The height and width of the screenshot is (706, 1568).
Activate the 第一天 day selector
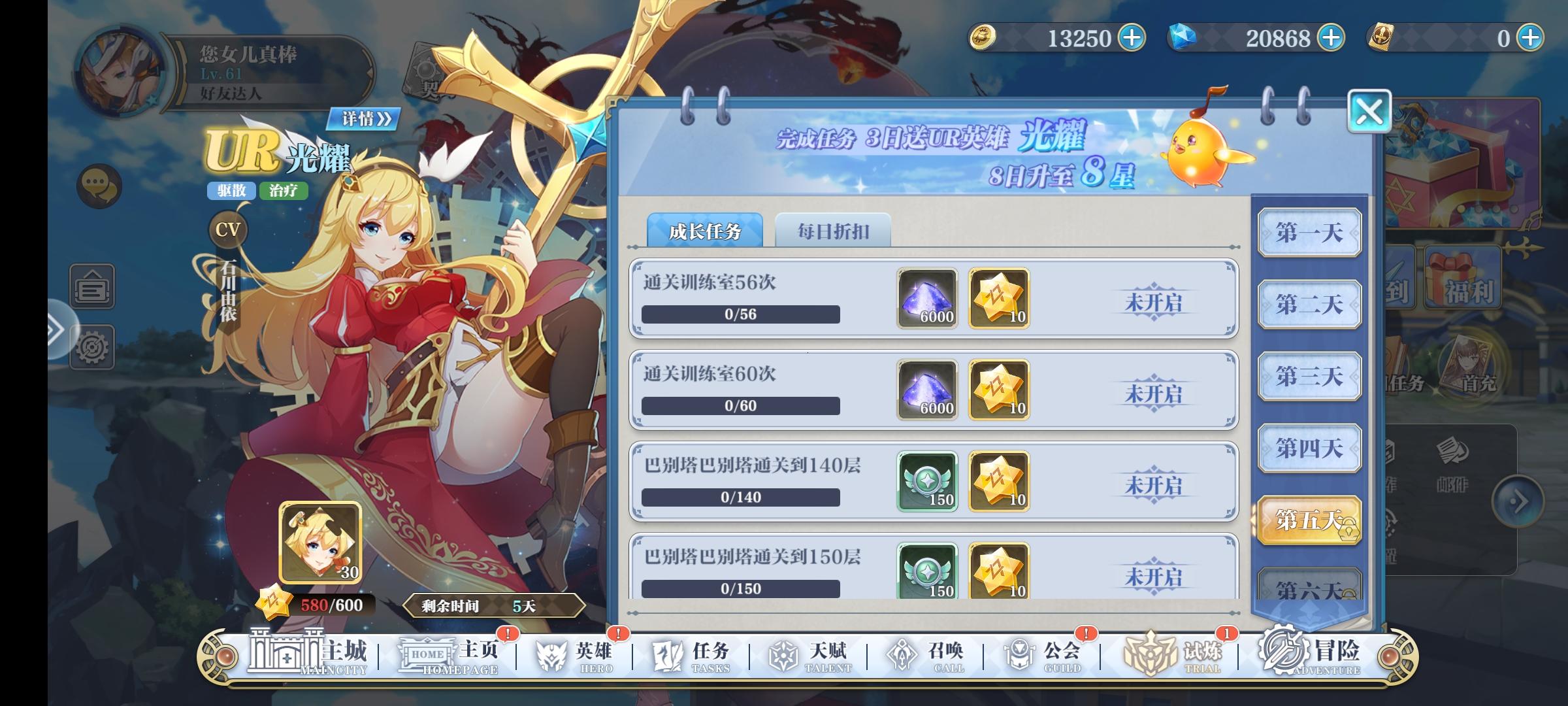(1311, 232)
